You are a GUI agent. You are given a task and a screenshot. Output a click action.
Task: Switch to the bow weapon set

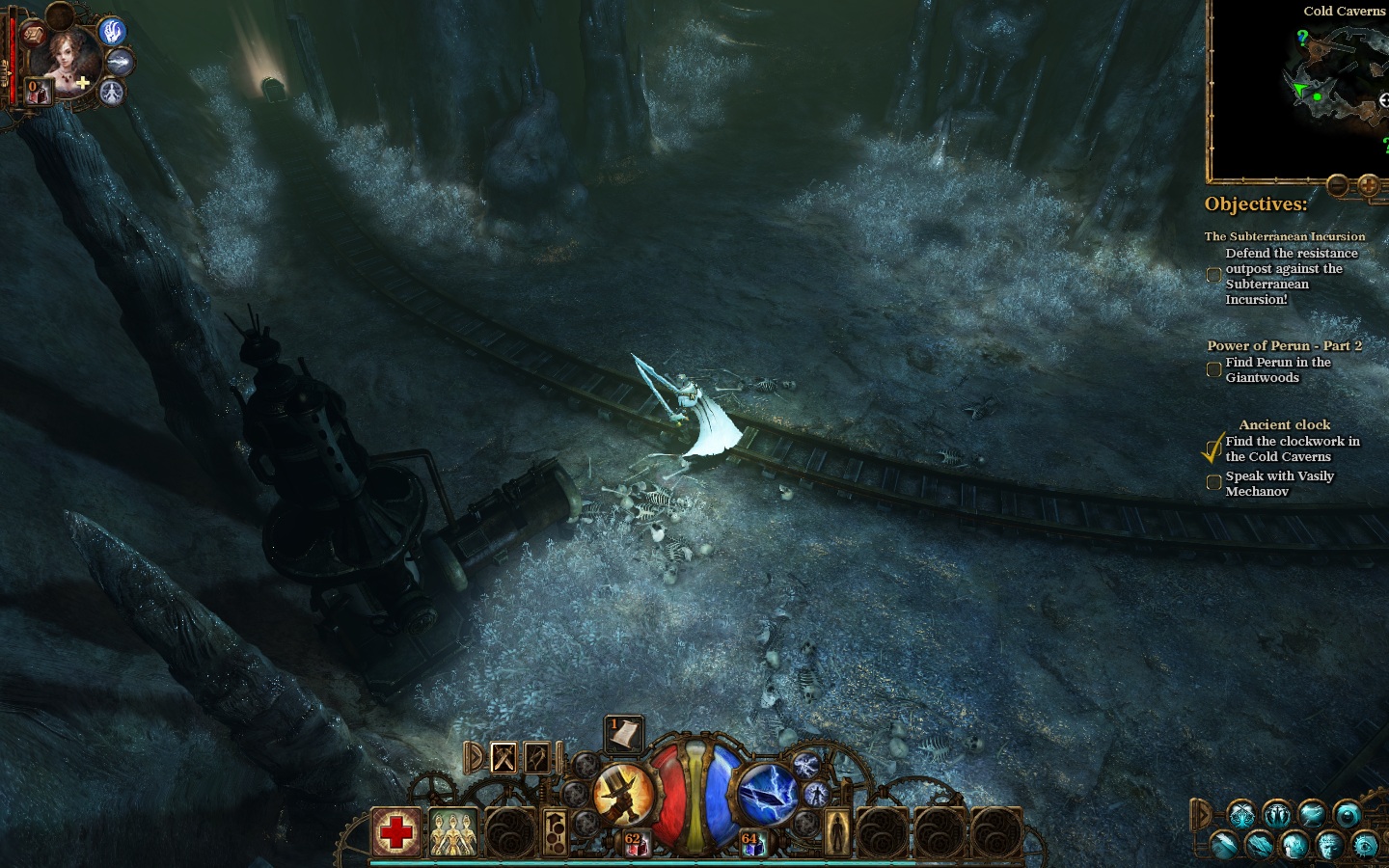537,758
